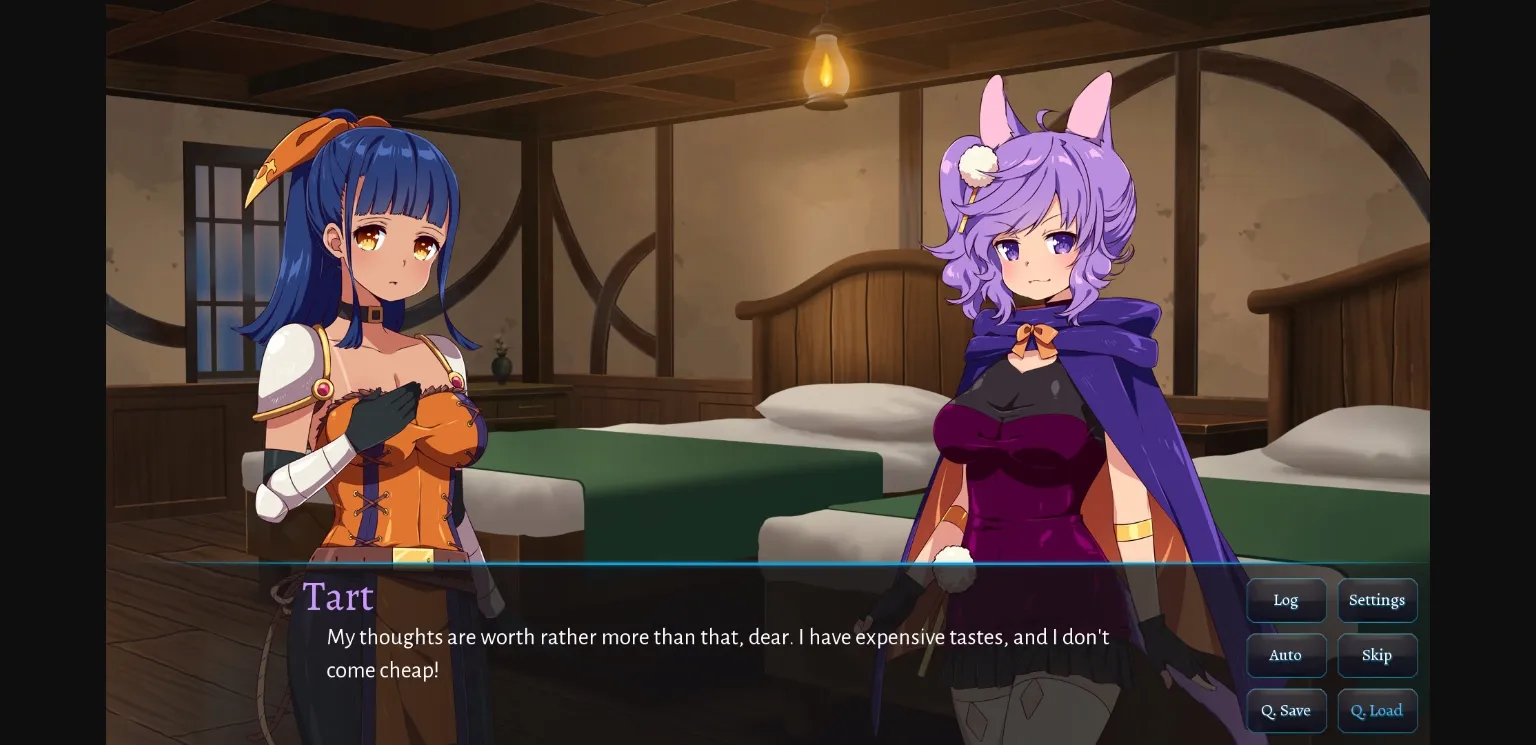The height and width of the screenshot is (745, 1536).
Task: Quick load with Q. Load
Action: tap(1377, 710)
